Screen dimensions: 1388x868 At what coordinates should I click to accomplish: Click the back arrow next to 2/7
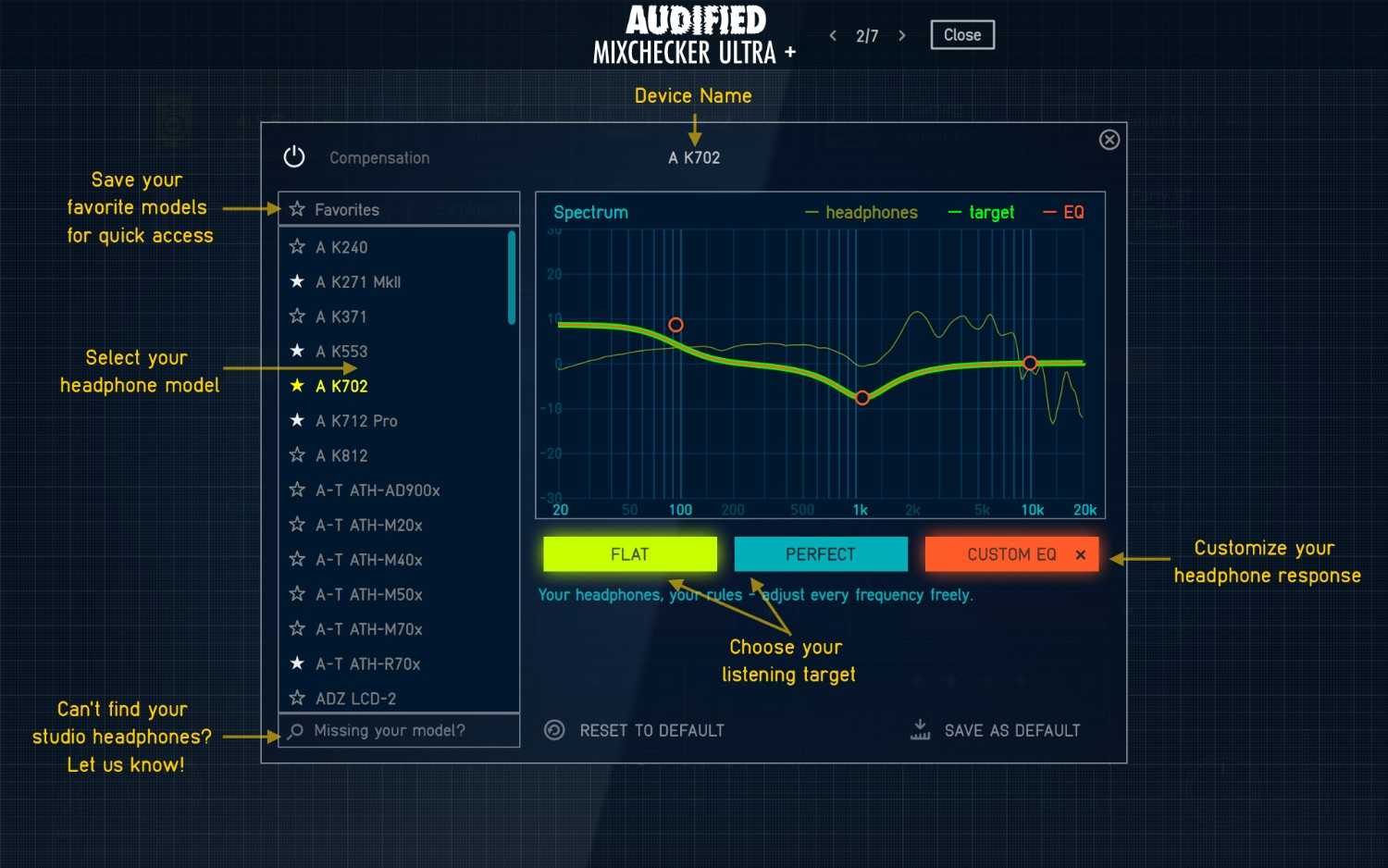tap(833, 34)
